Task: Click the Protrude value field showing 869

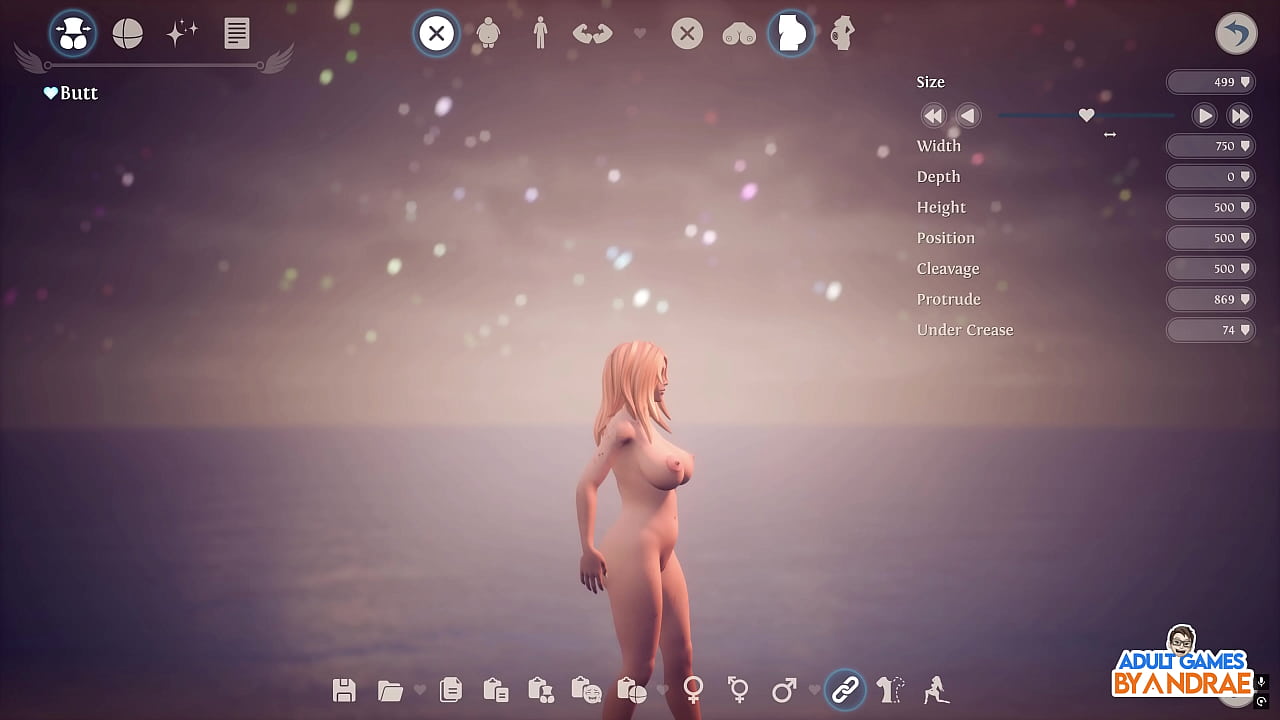Action: [1210, 299]
